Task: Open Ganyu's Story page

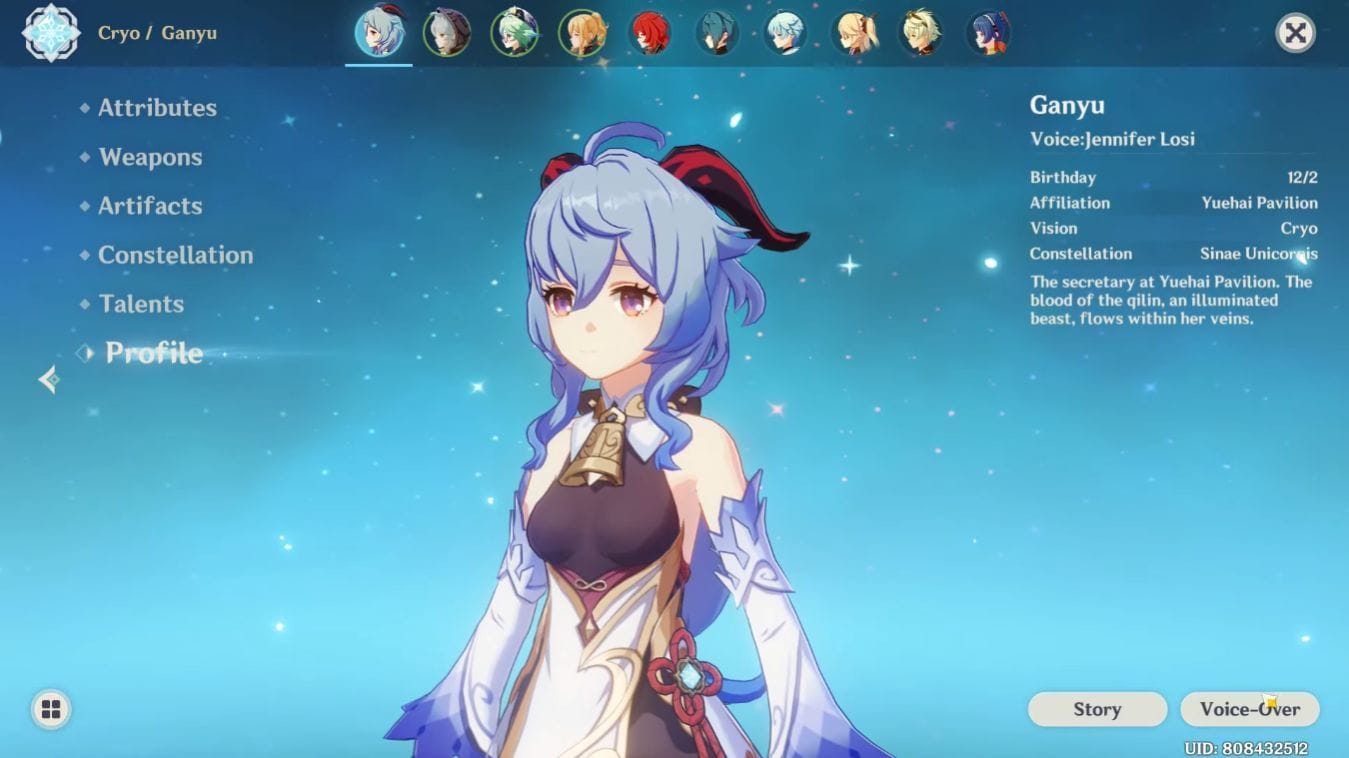Action: coord(1097,709)
